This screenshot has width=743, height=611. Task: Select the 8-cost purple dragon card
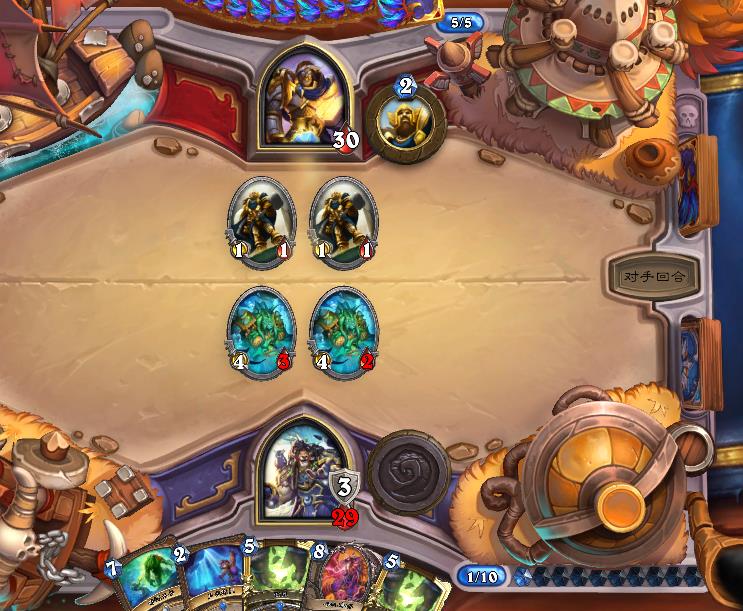click(347, 580)
